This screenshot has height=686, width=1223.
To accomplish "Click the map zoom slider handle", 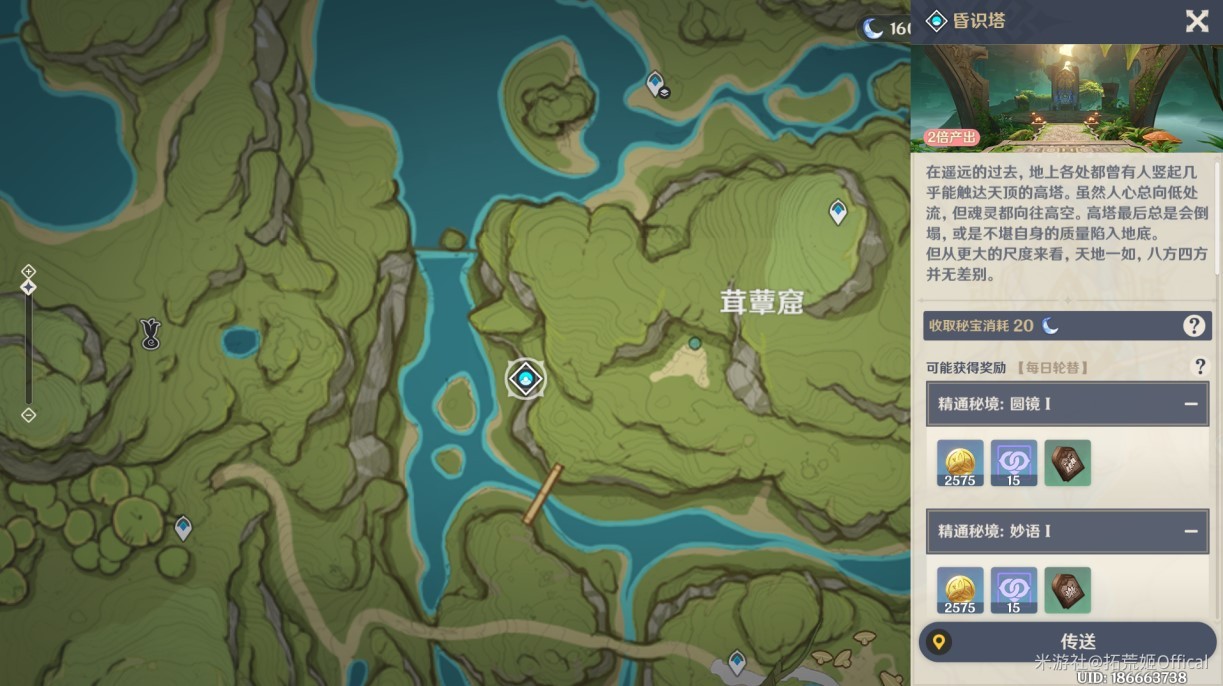I will tap(29, 287).
